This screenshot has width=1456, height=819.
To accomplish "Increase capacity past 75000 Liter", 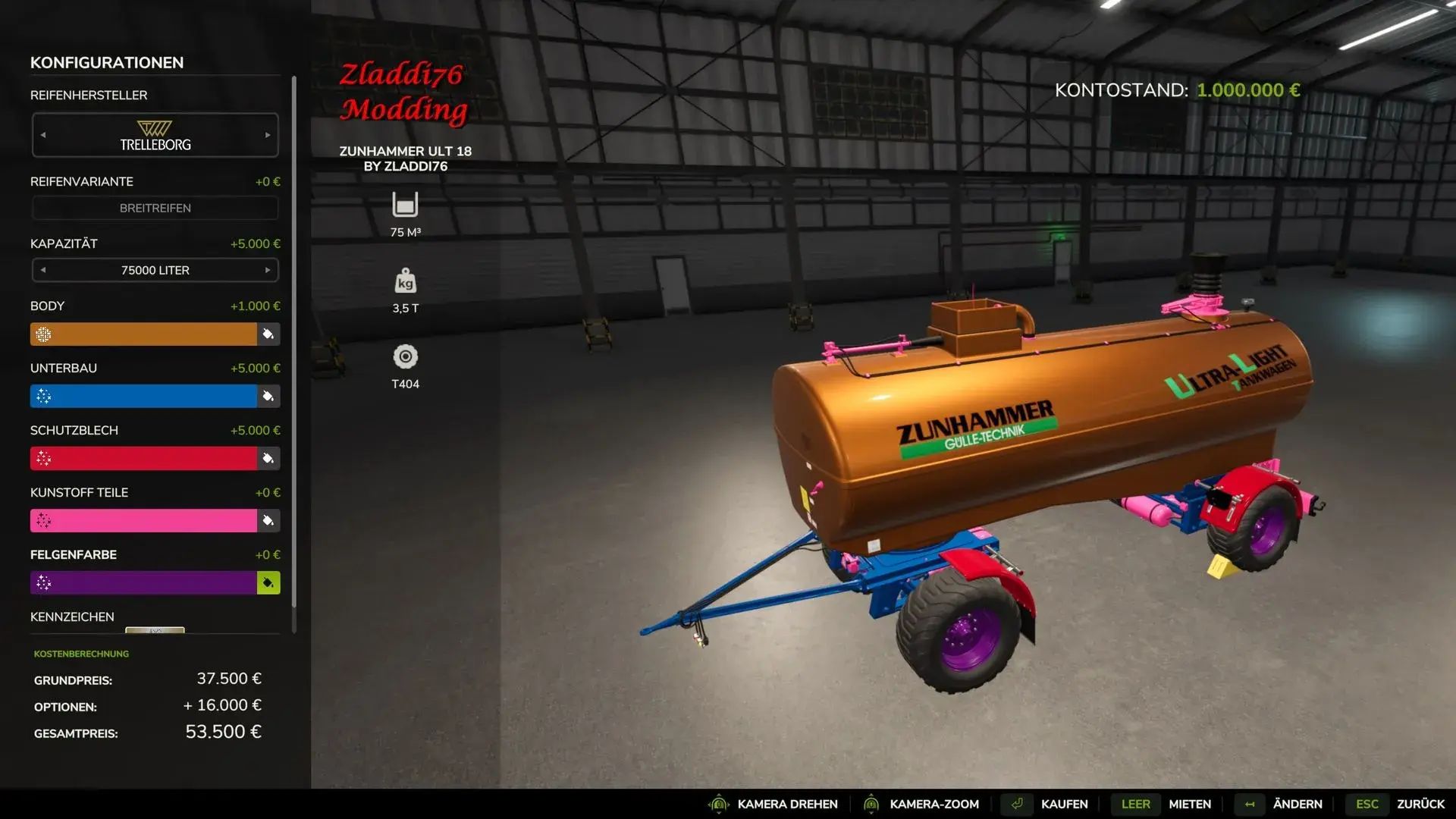I will tap(268, 270).
